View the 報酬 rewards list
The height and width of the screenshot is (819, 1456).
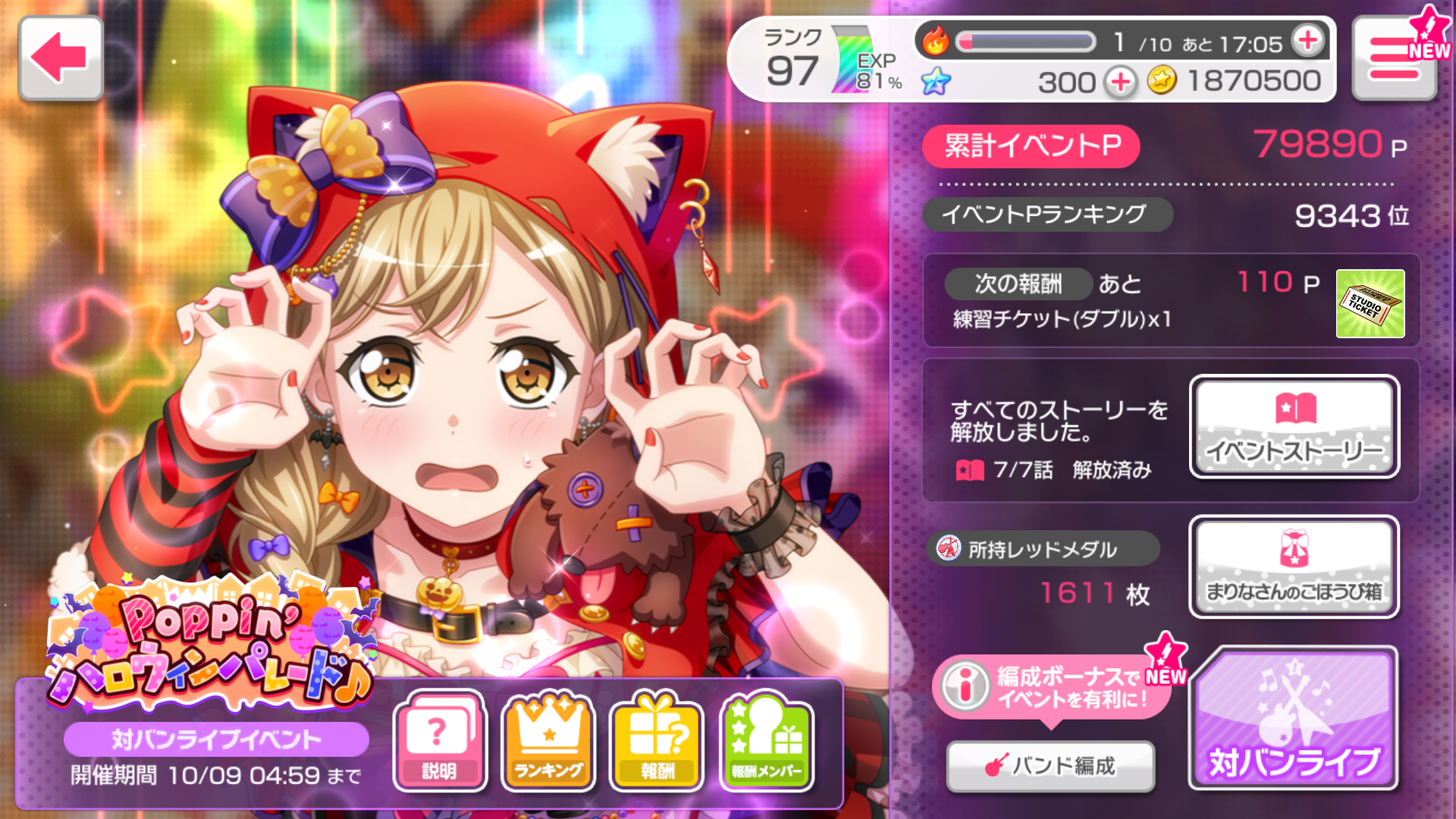(x=657, y=741)
